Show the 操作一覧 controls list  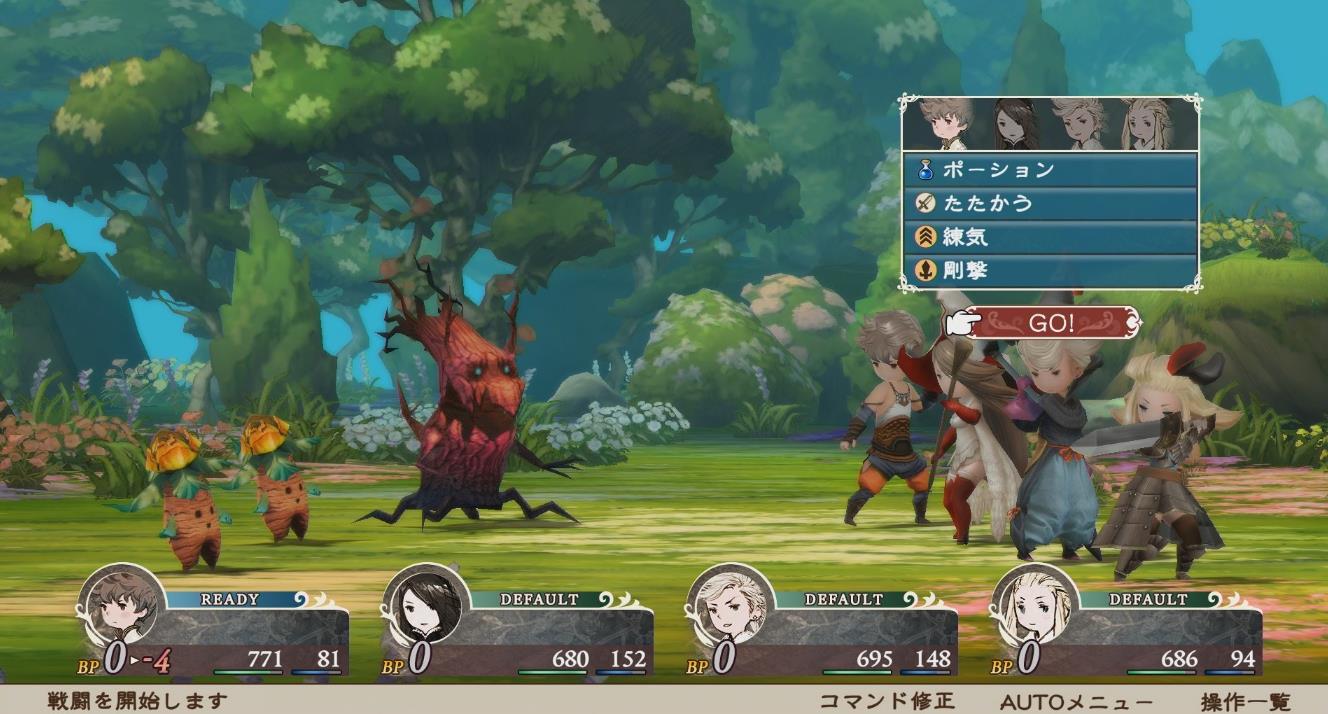click(1245, 702)
